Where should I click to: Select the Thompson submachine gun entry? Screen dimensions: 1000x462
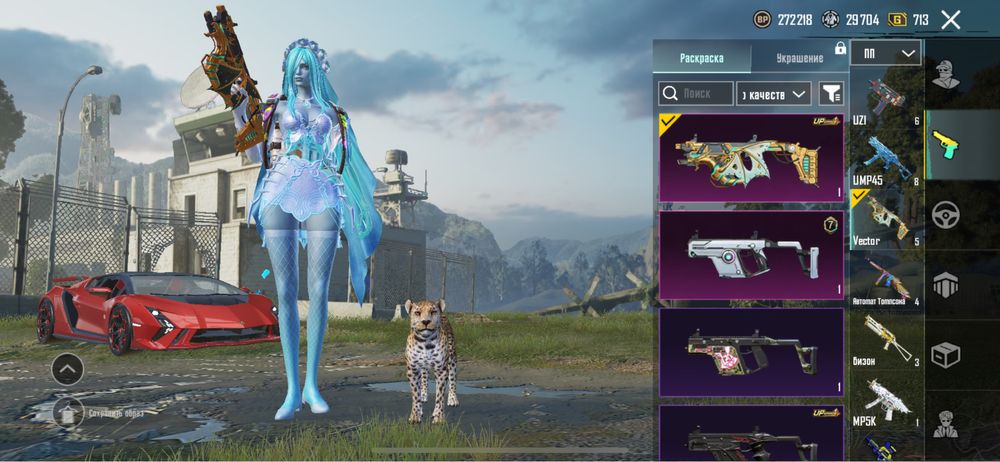tap(886, 281)
